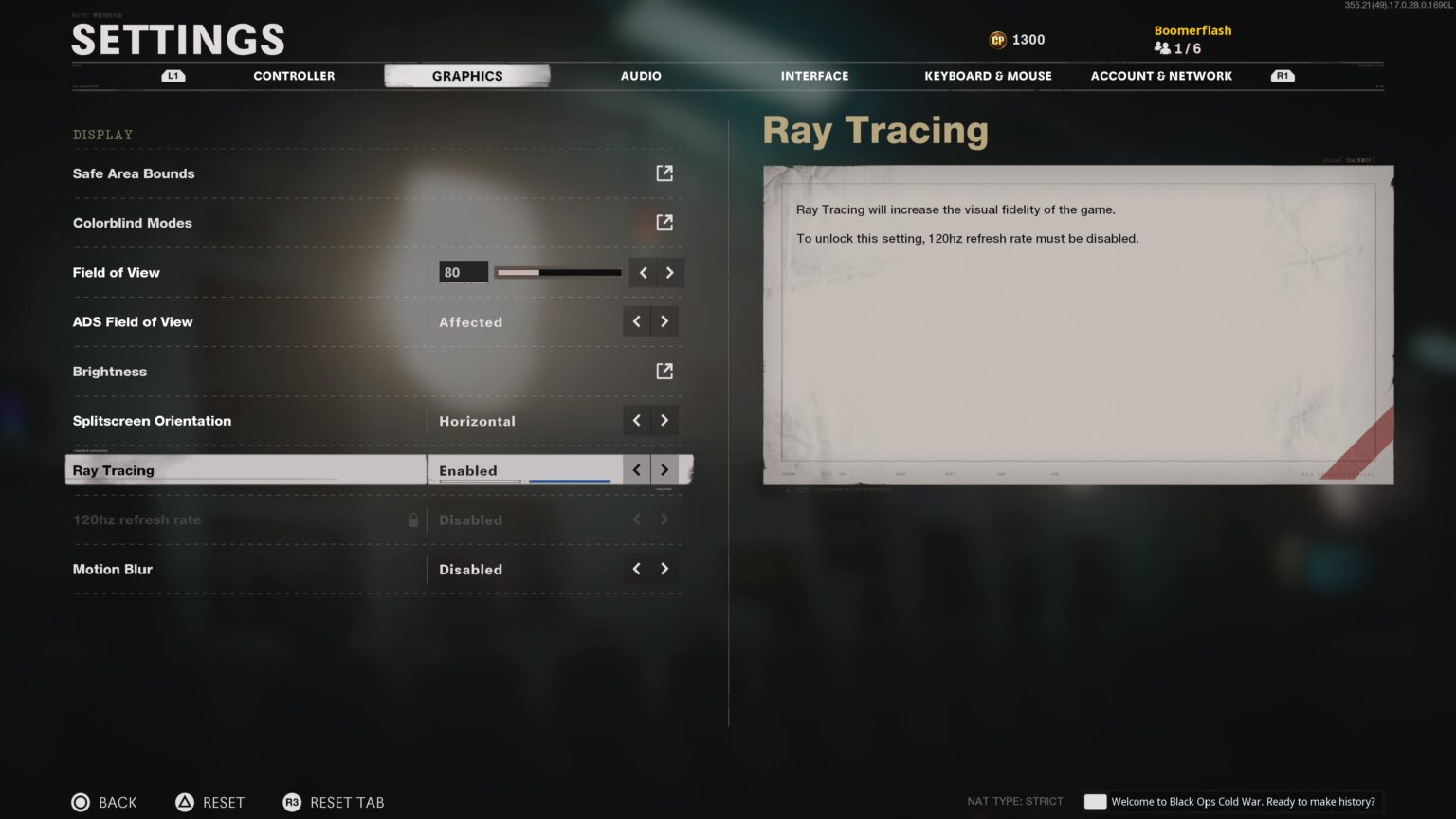The image size is (1456, 819).
Task: Open the KEYBOARD & MOUSE settings tab
Action: 988,76
